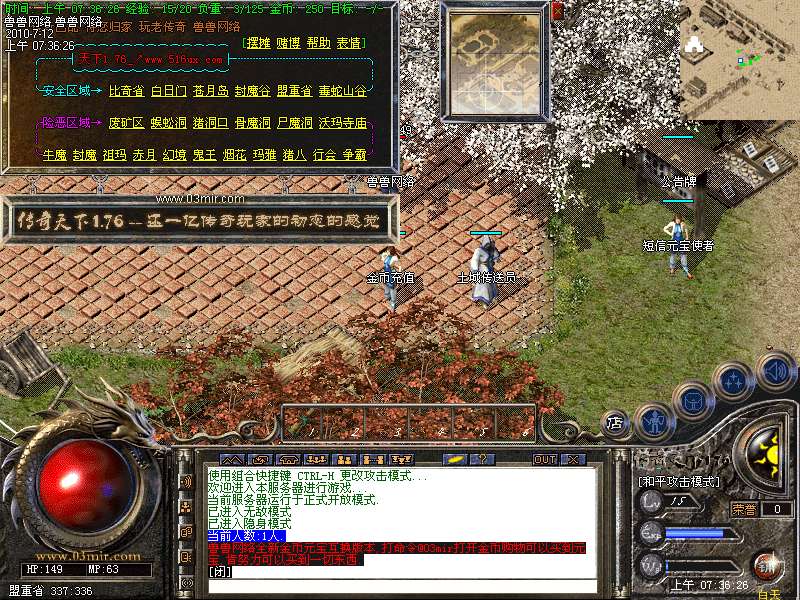Open the 店 shop button
The image size is (800, 600).
615,424
